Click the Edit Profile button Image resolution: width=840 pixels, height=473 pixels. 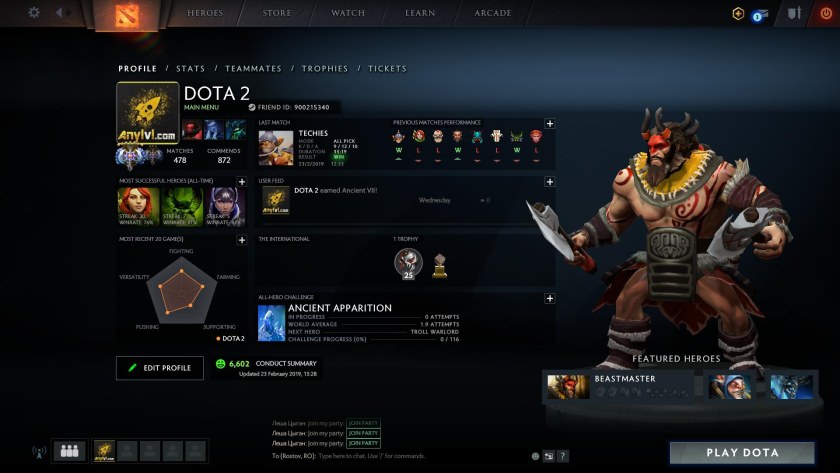coord(159,368)
